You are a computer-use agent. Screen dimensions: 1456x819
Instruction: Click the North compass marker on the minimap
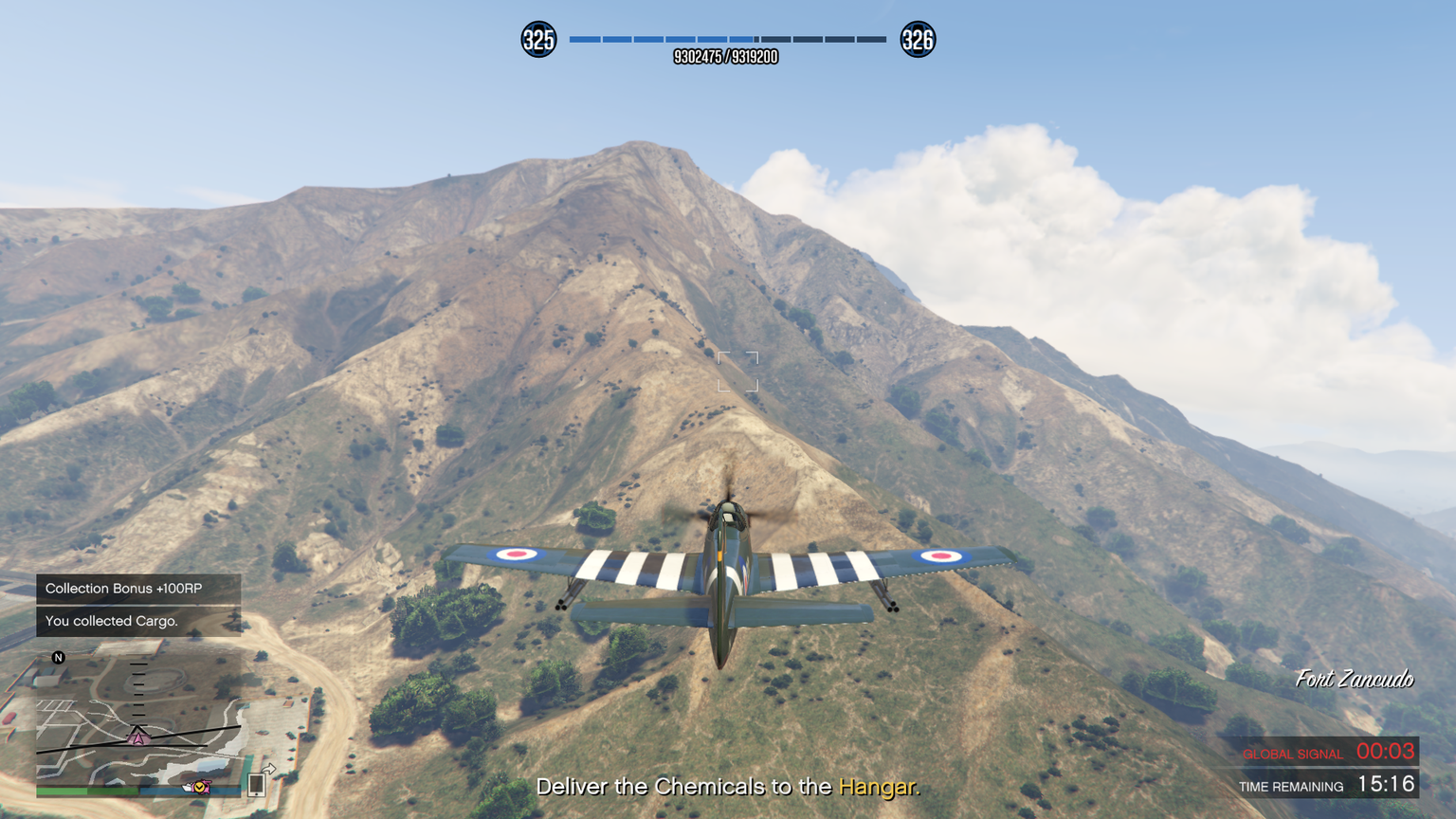point(58,657)
